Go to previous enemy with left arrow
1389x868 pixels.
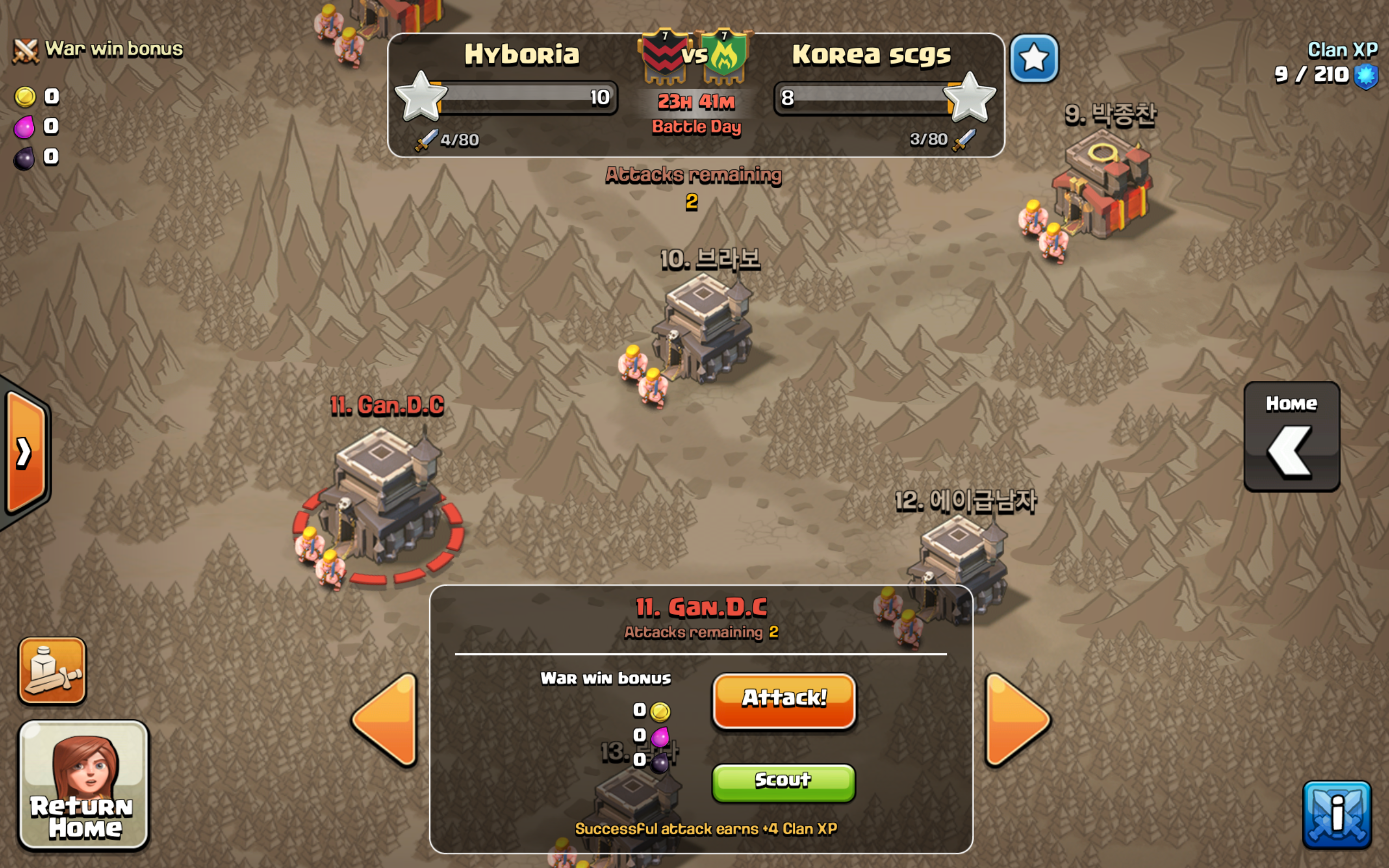[x=386, y=719]
